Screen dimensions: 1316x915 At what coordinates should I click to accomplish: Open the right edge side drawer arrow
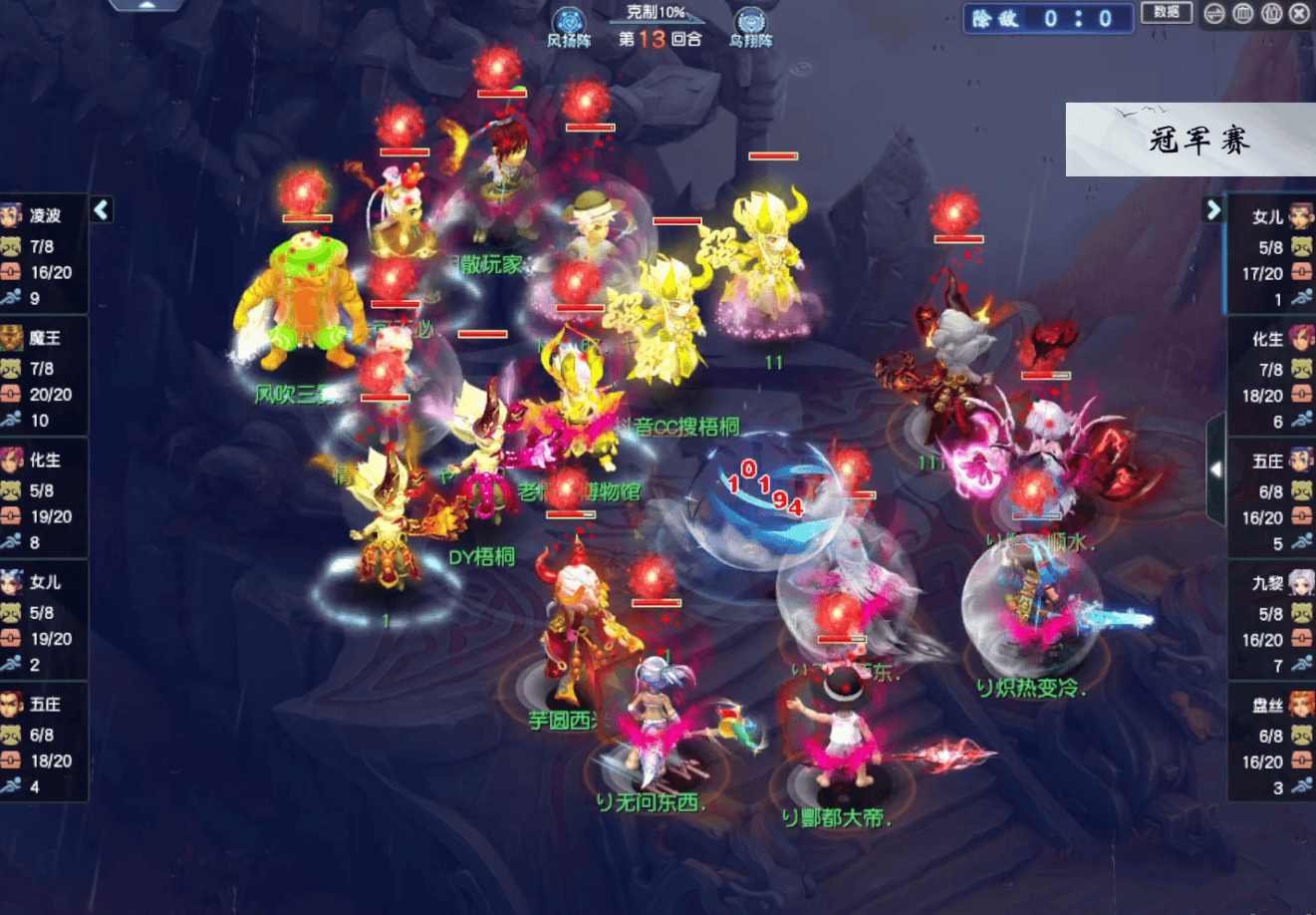tap(1215, 469)
